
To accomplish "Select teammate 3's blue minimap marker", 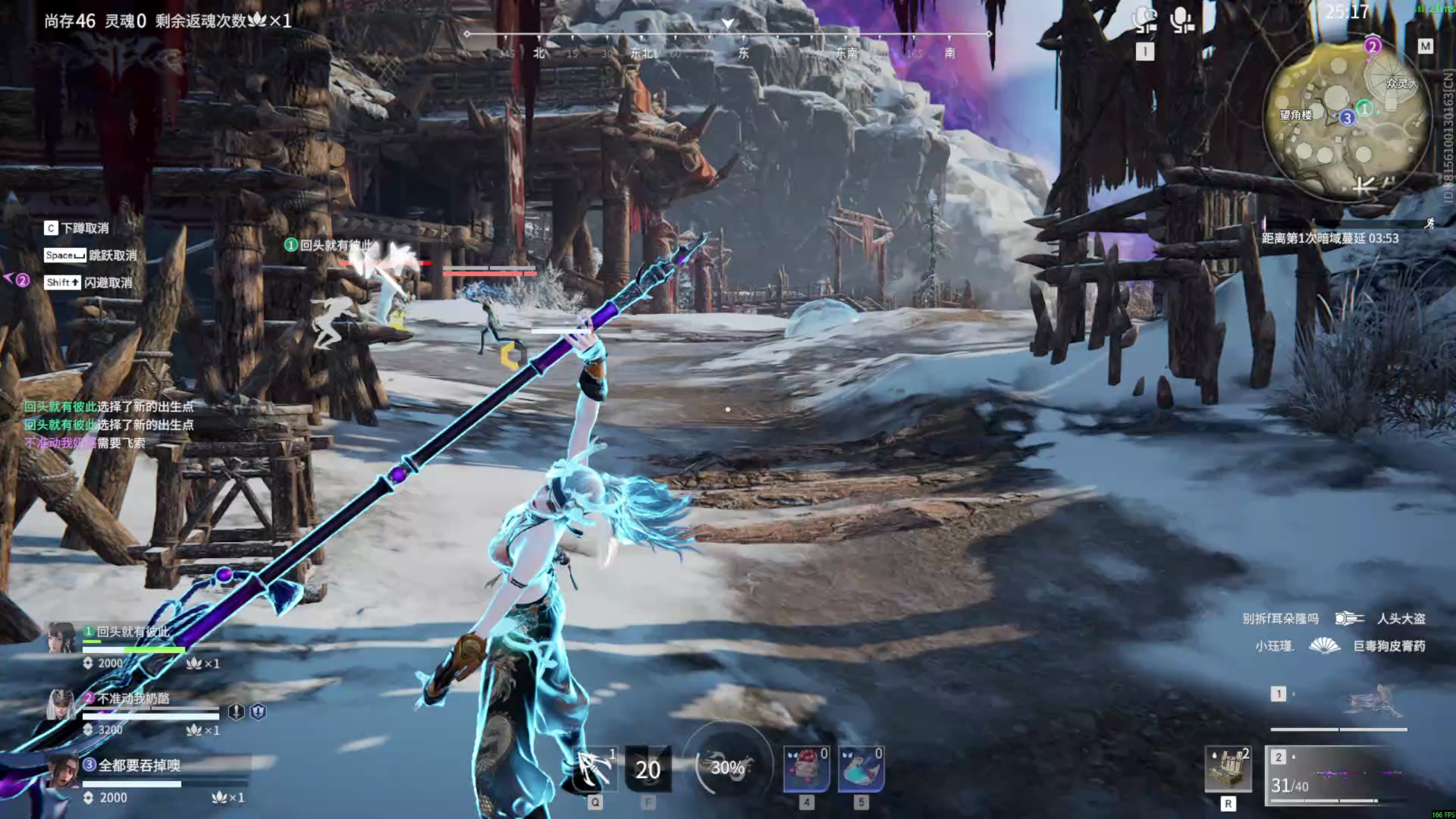I will 1347,118.
